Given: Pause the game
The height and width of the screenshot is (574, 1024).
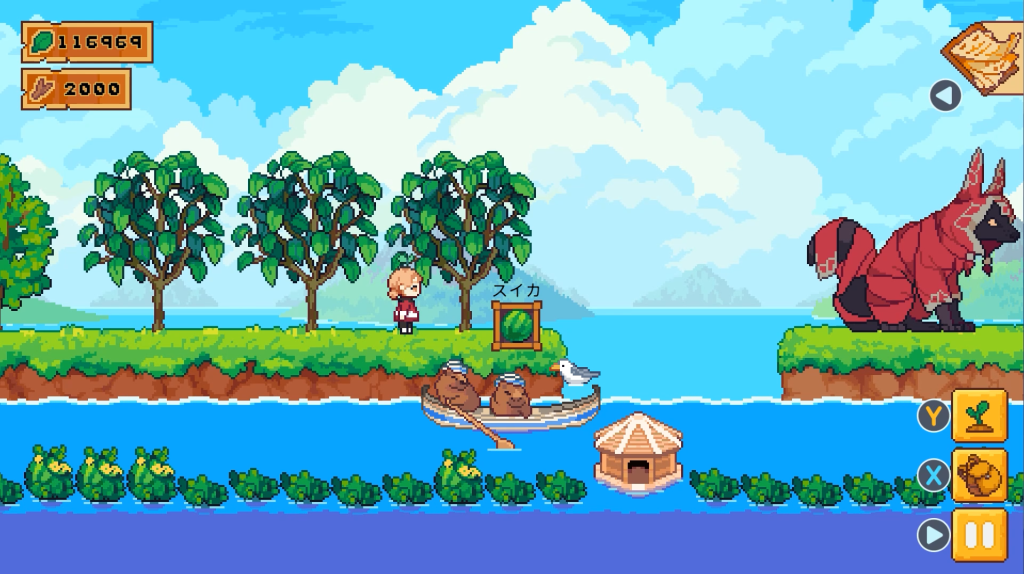Looking at the screenshot, I should point(979,535).
